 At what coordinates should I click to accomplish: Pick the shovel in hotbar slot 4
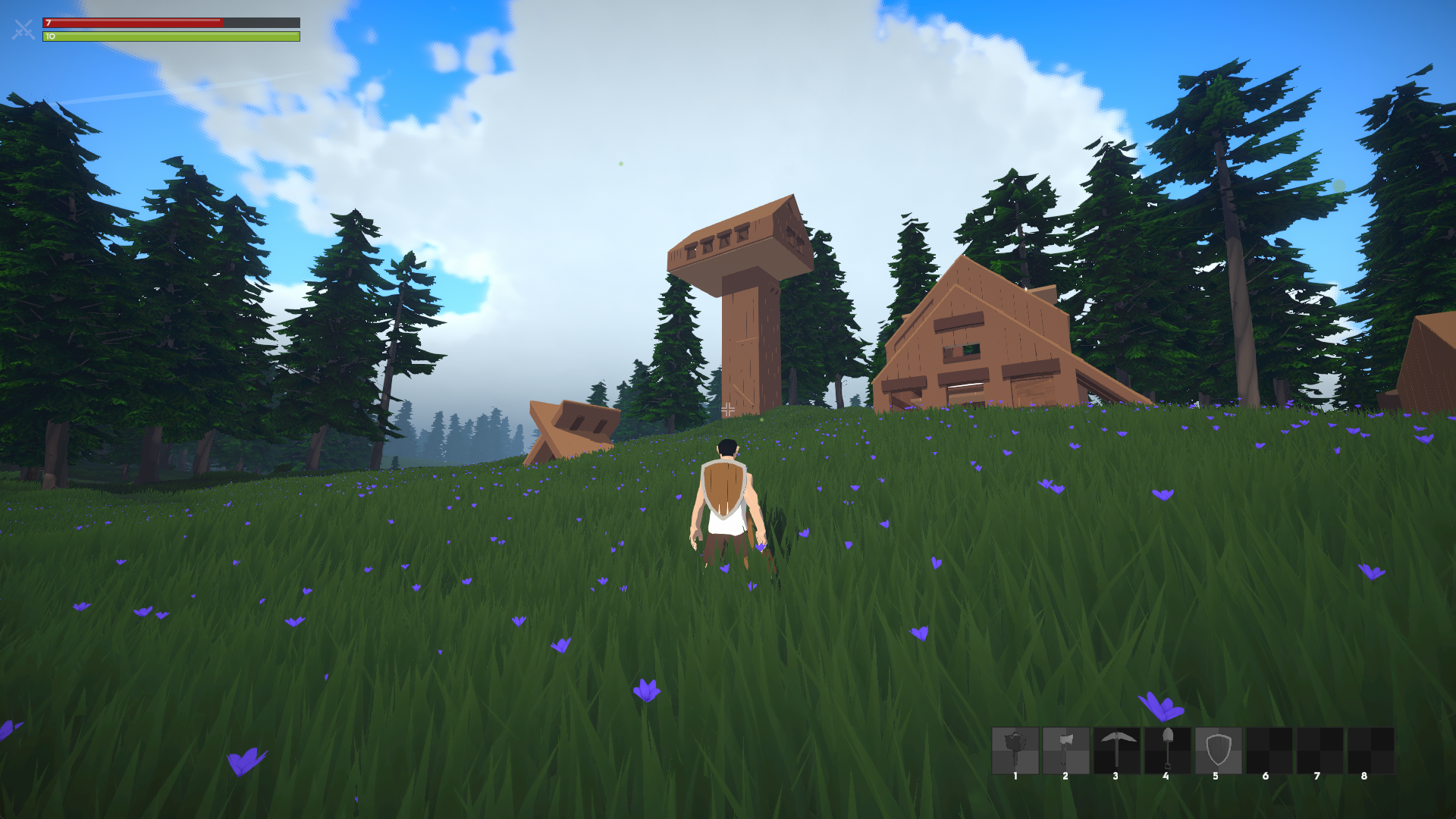1167,750
